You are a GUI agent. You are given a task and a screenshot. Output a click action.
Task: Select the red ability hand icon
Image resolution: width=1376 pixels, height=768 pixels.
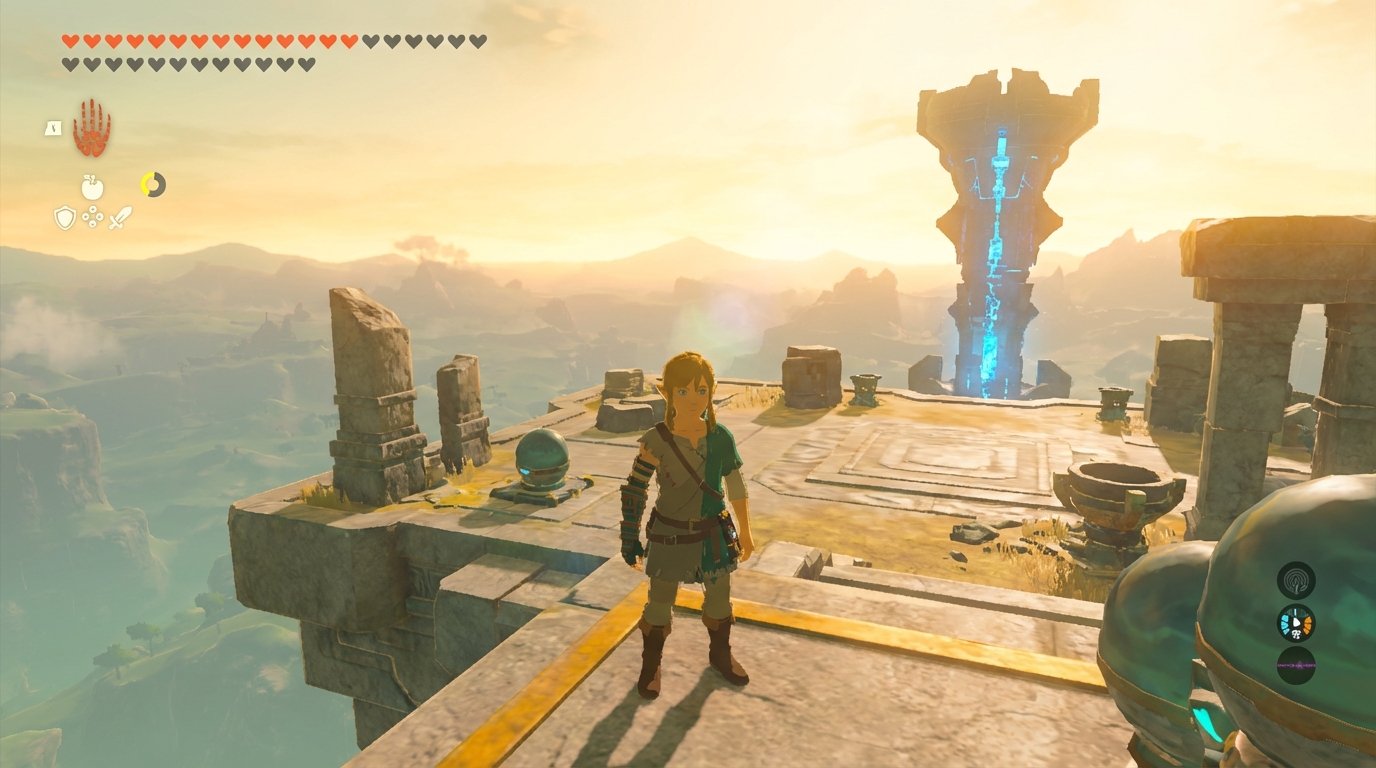click(92, 129)
